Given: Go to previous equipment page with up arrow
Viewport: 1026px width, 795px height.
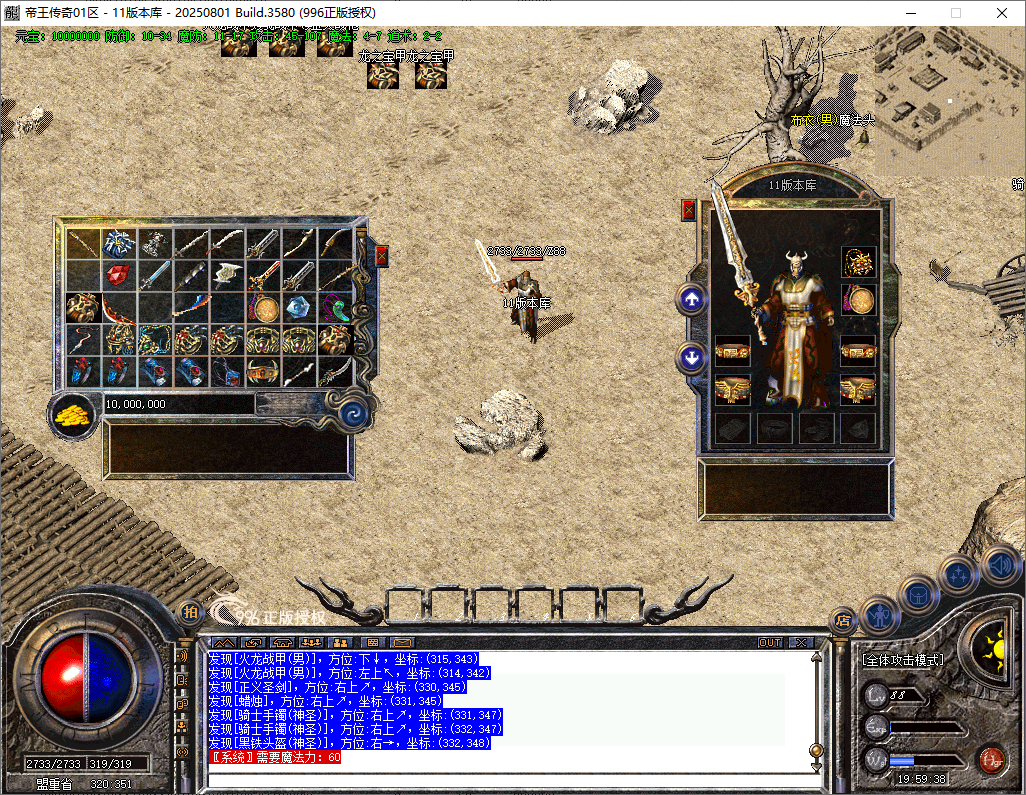Looking at the screenshot, I should tap(691, 298).
